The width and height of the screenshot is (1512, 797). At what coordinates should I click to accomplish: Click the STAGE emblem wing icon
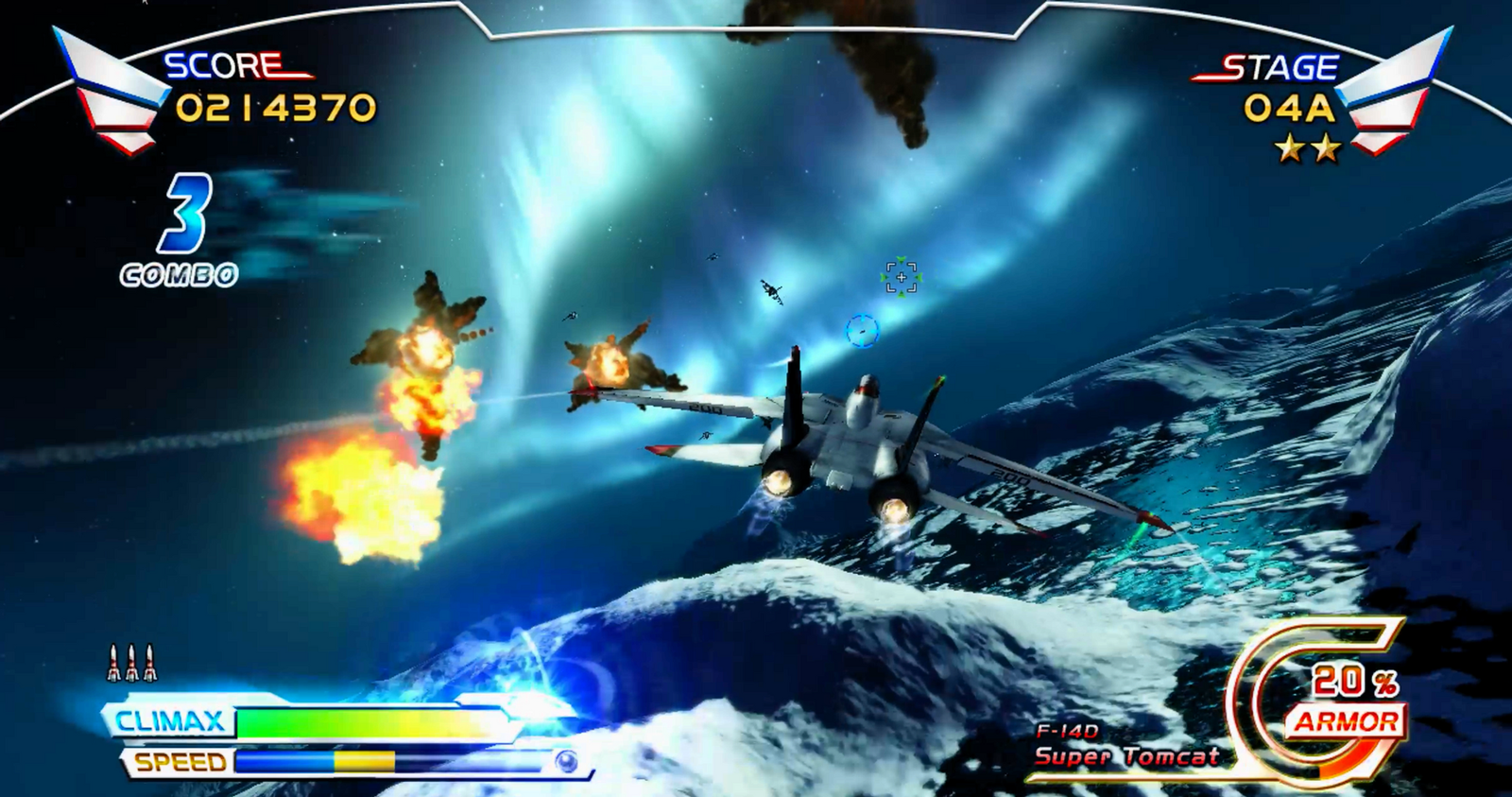(1397, 90)
